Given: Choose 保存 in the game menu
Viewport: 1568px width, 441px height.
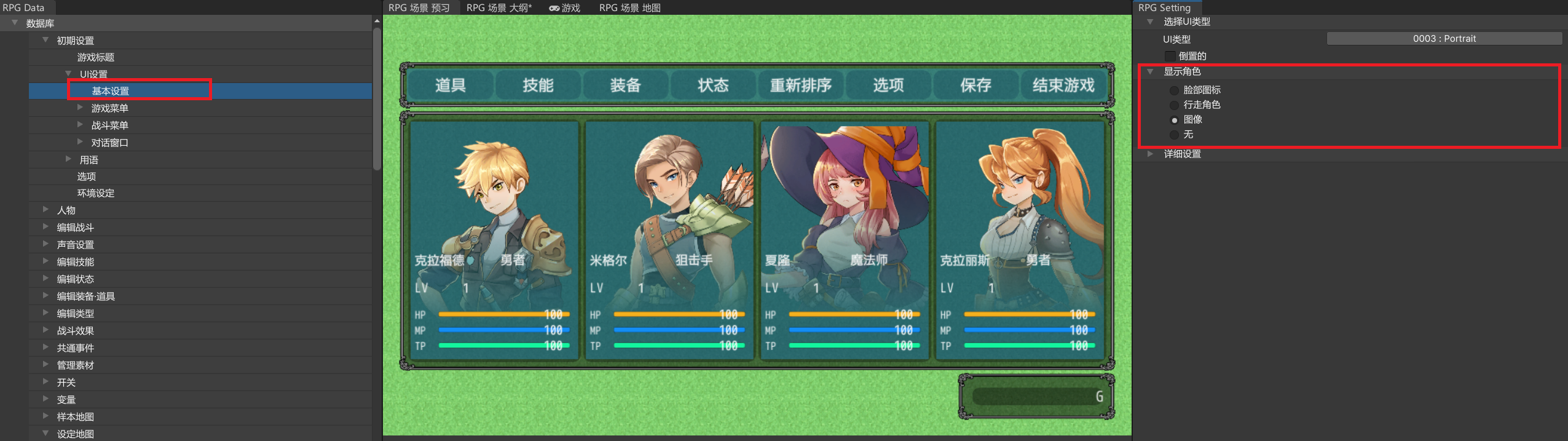Looking at the screenshot, I should click(975, 85).
